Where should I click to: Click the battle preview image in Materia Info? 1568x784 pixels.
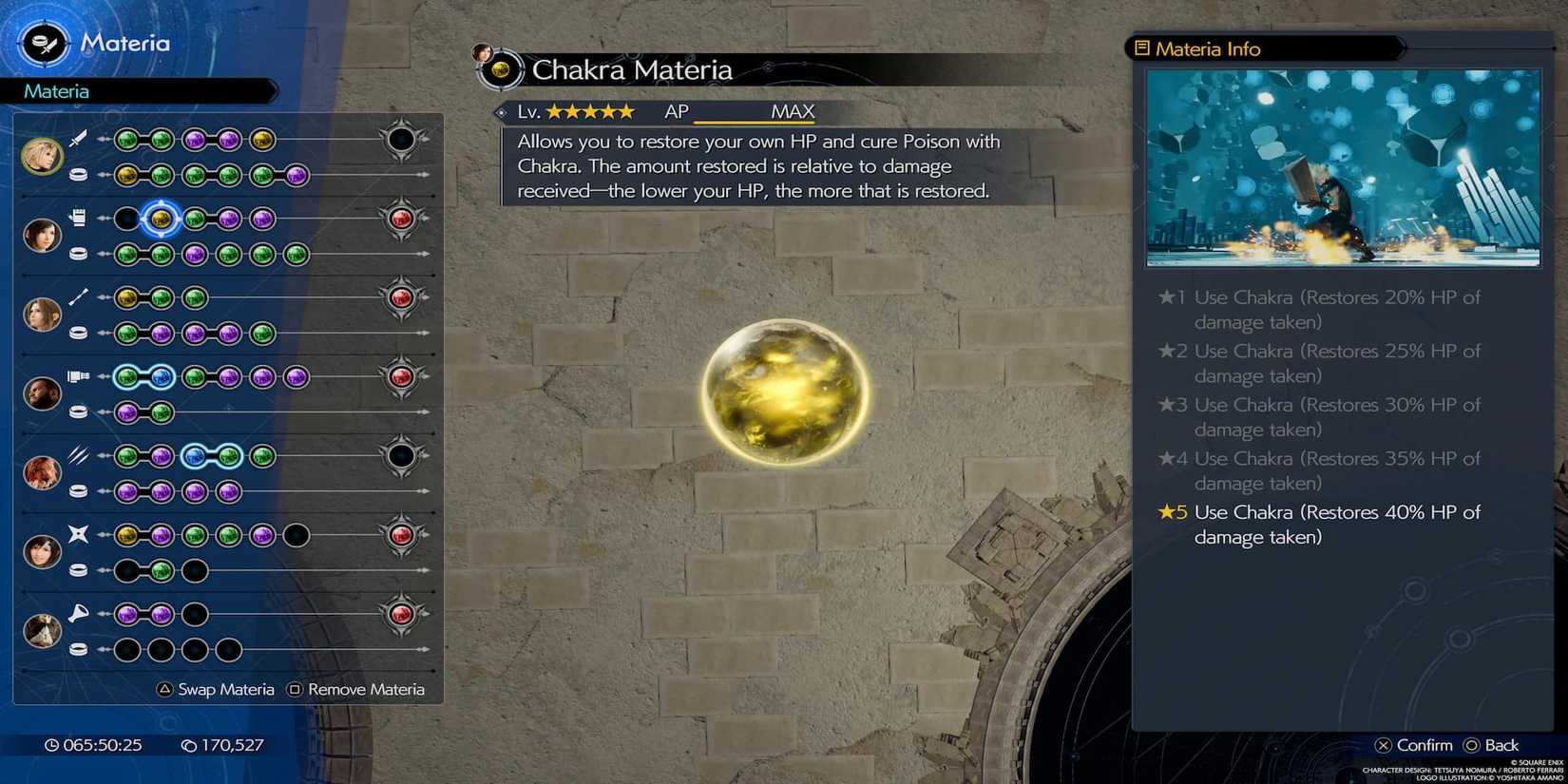(1343, 167)
